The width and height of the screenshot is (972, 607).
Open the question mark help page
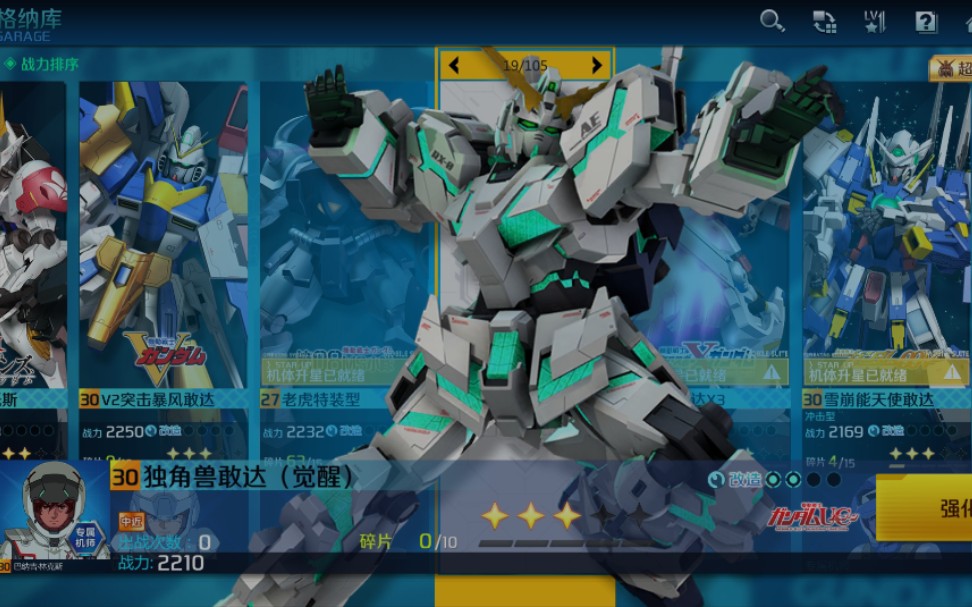[x=926, y=22]
